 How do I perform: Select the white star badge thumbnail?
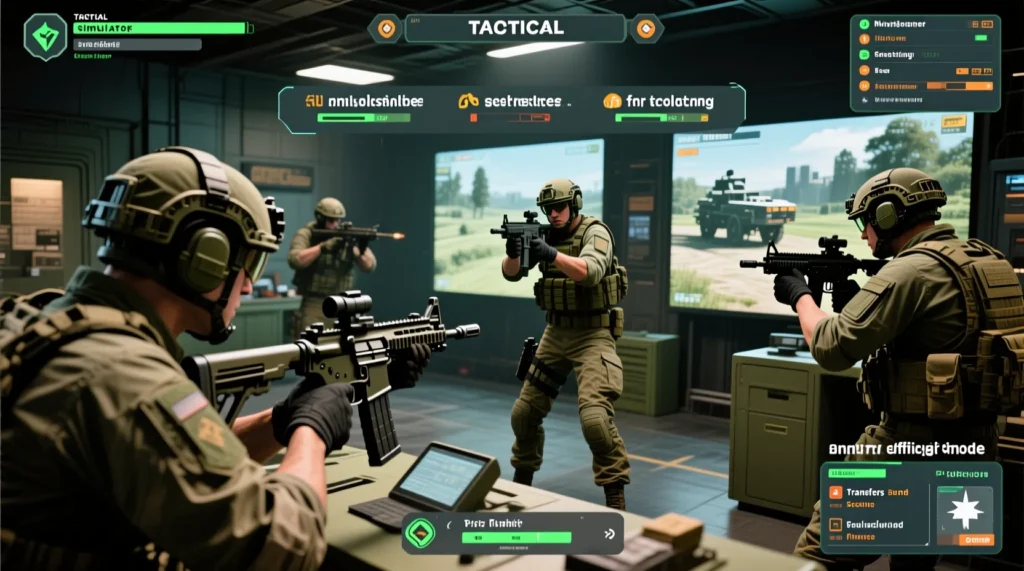click(965, 510)
